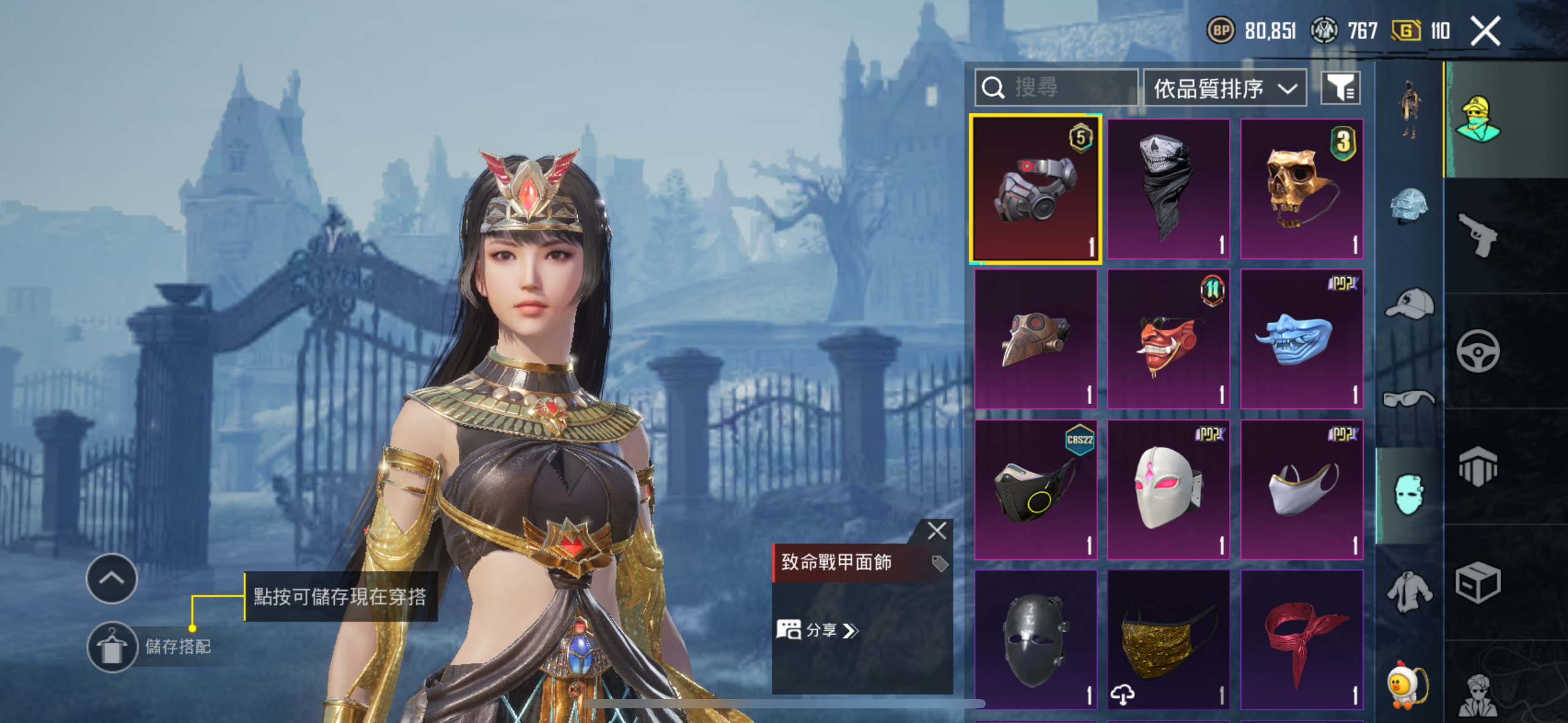Viewport: 1568px width, 723px height.
Task: Click the 搜尋 search field
Action: click(1056, 88)
